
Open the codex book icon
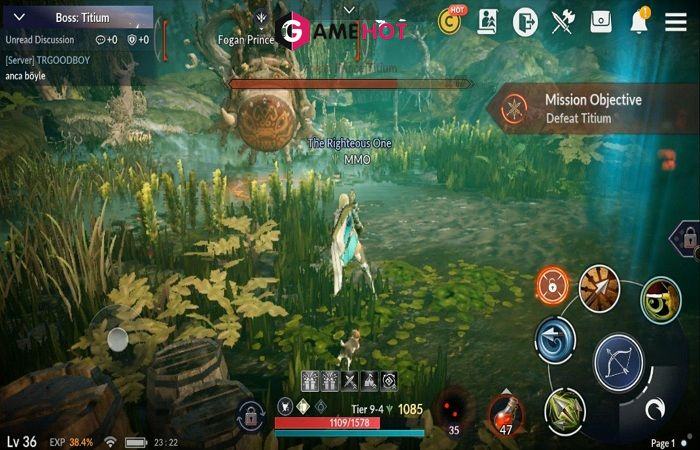click(488, 22)
